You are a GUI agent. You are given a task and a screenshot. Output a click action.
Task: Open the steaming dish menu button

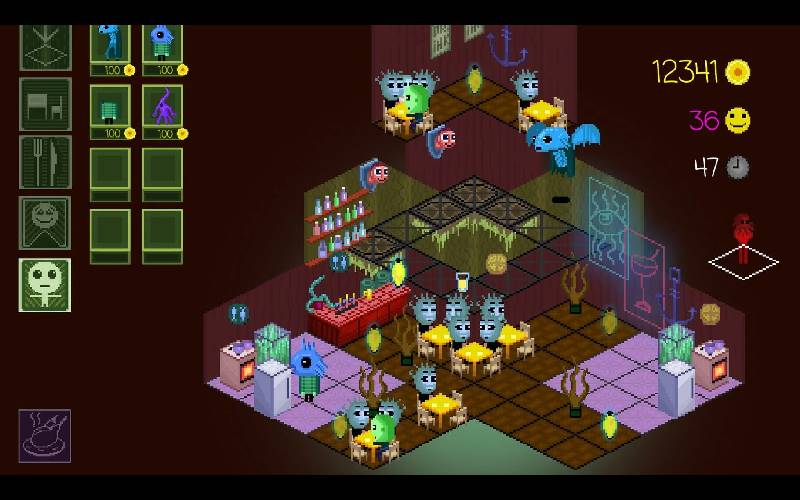pyautogui.click(x=45, y=435)
